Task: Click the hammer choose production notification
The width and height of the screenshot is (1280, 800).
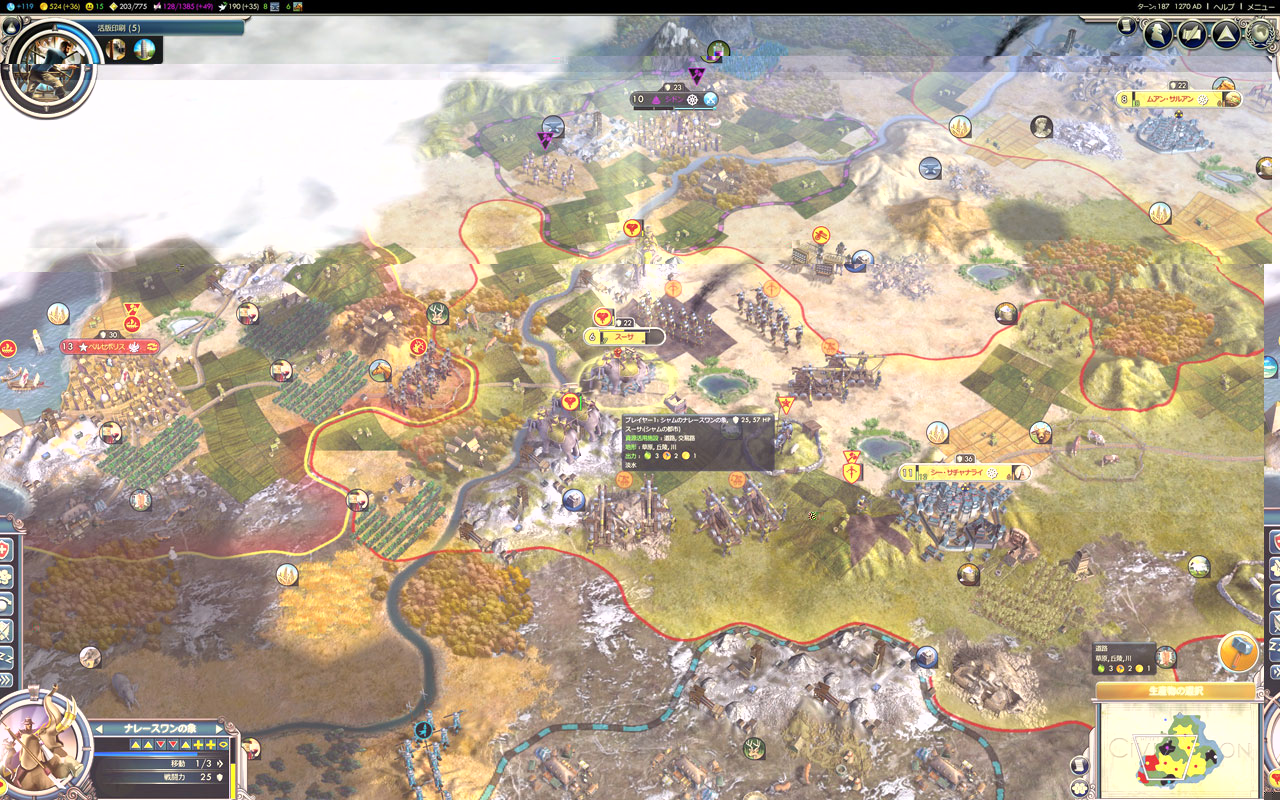Action: click(x=1238, y=652)
